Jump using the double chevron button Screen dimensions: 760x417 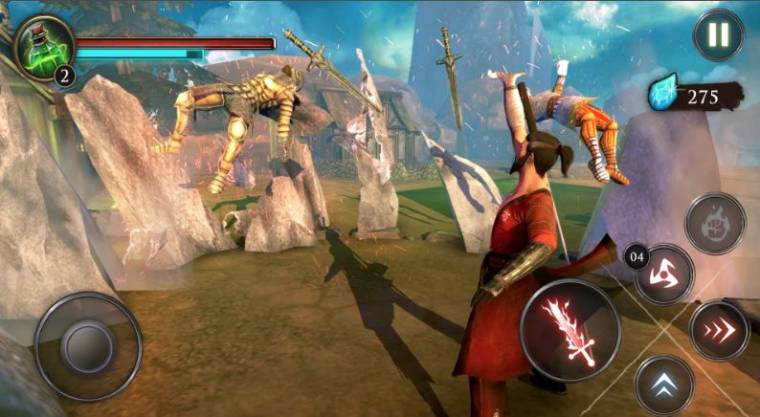pos(664,385)
